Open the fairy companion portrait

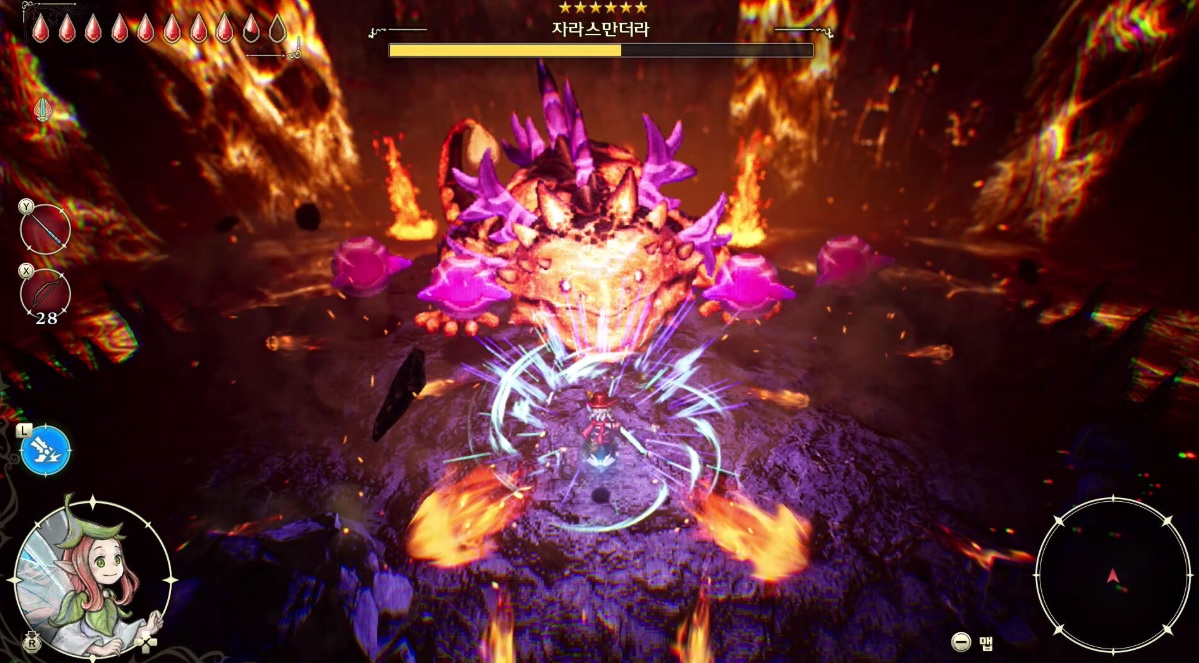[92, 577]
